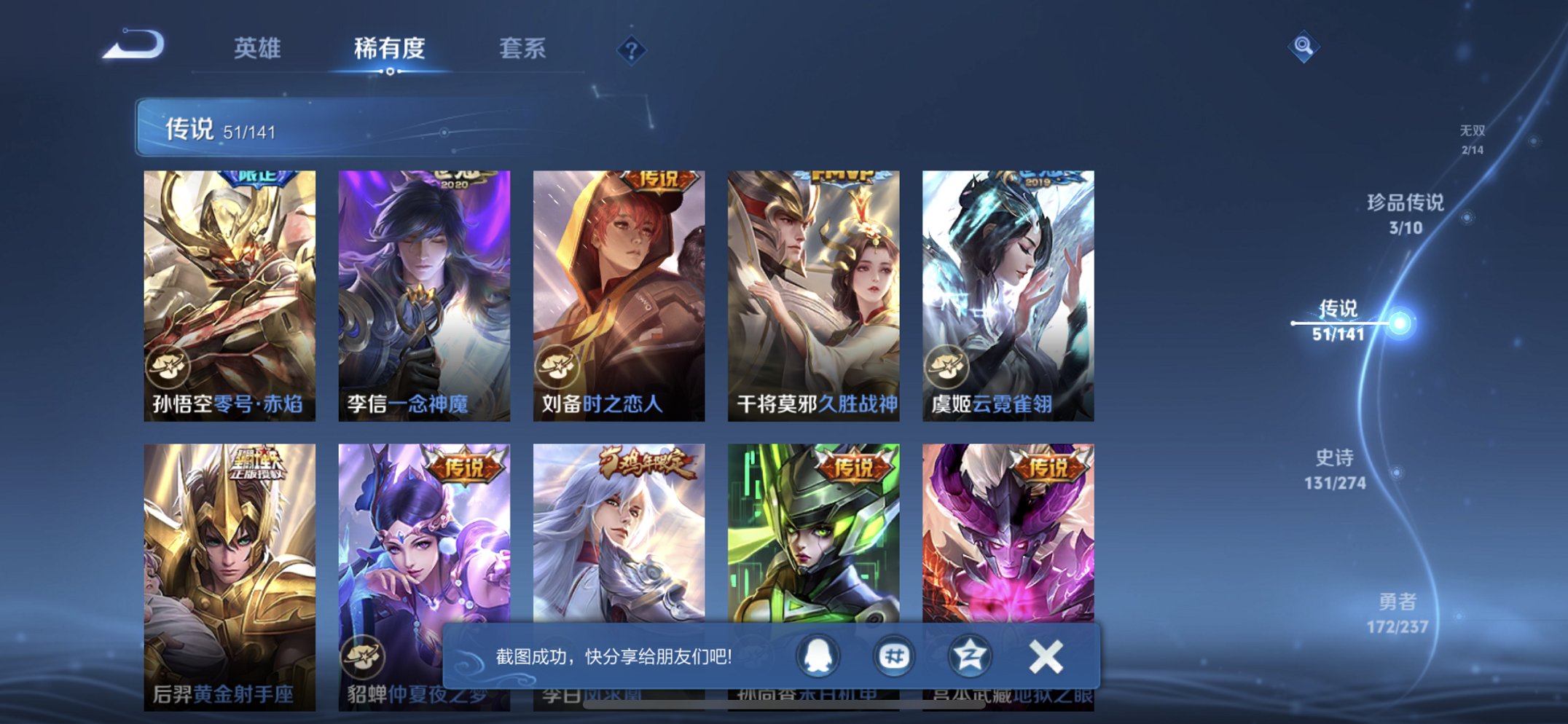The image size is (1568, 724).
Task: Share screenshot via QQ penguin icon
Action: [818, 656]
